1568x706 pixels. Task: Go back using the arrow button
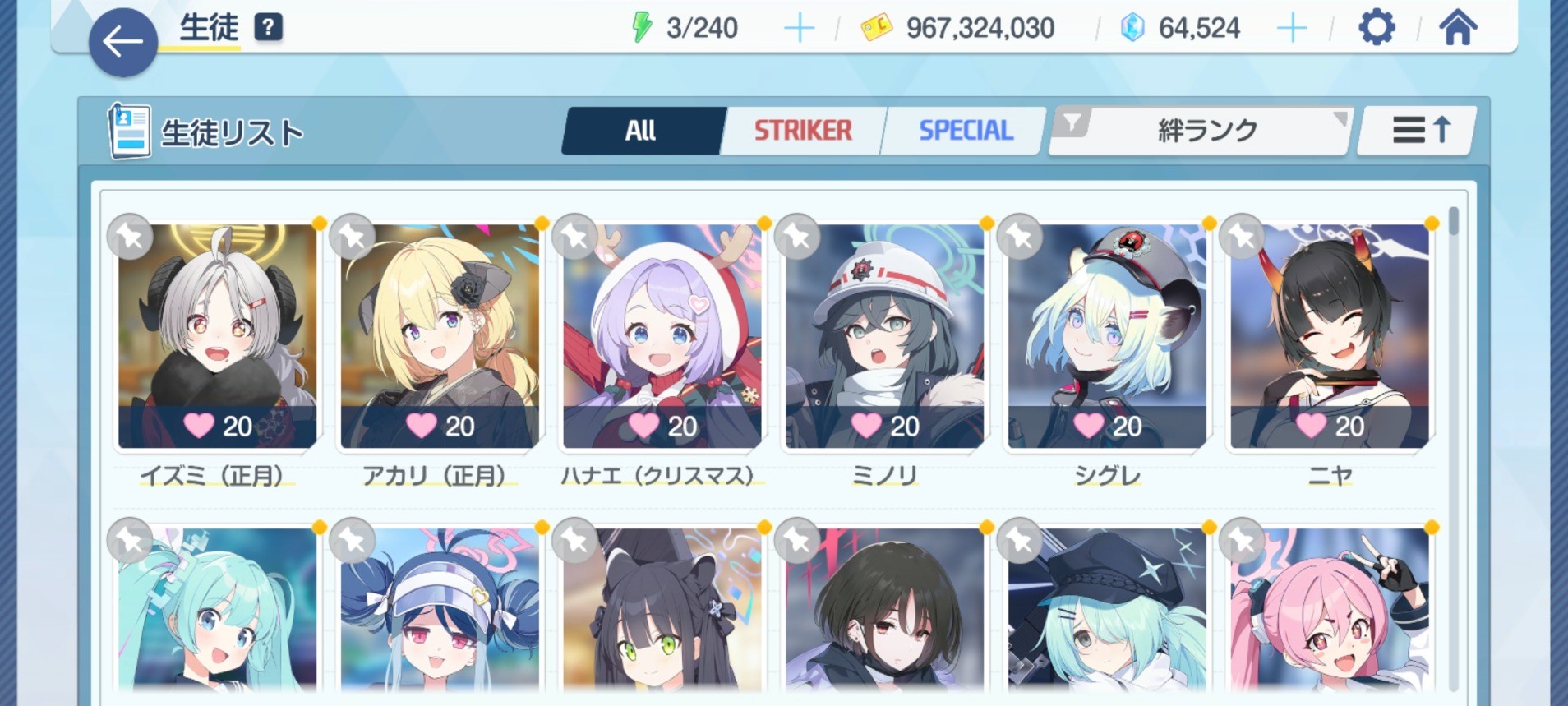(x=123, y=42)
